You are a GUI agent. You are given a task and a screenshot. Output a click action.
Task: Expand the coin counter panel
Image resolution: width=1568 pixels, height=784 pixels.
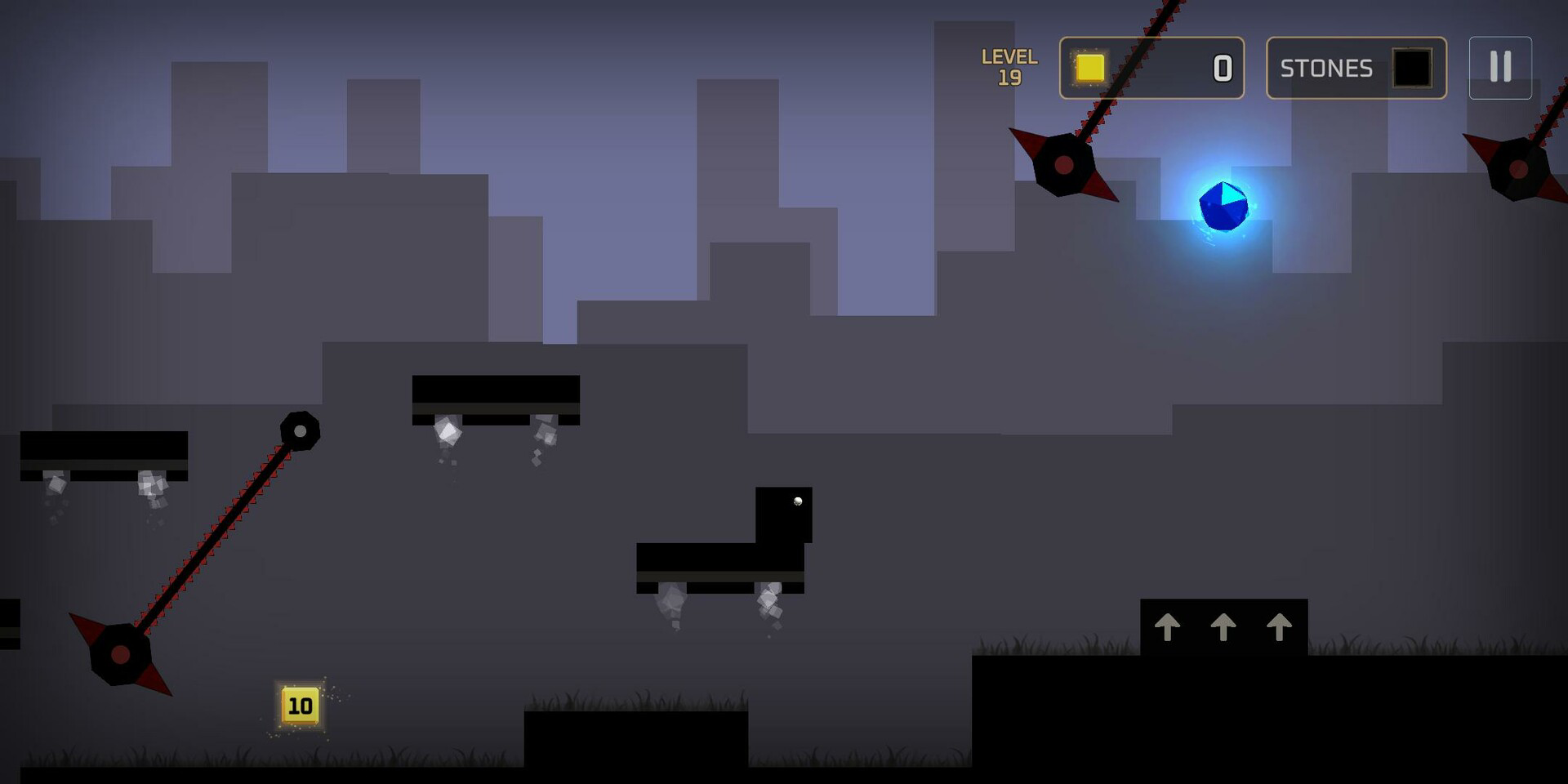1151,69
